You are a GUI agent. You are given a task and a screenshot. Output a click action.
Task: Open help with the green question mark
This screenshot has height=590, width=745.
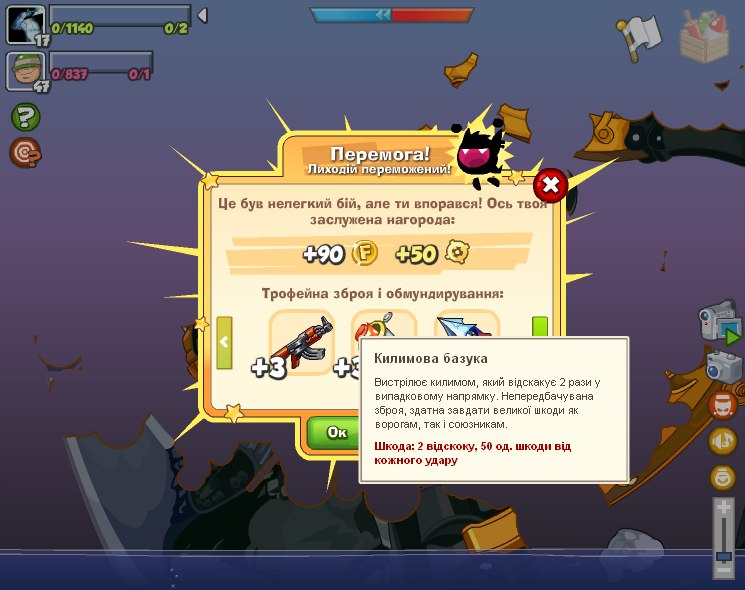point(25,117)
